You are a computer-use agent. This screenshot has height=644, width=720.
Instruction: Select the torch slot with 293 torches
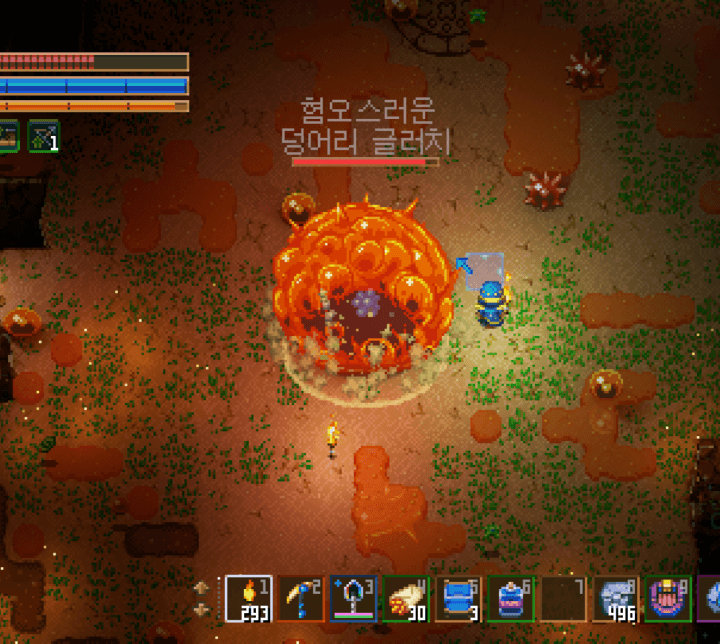tap(248, 598)
